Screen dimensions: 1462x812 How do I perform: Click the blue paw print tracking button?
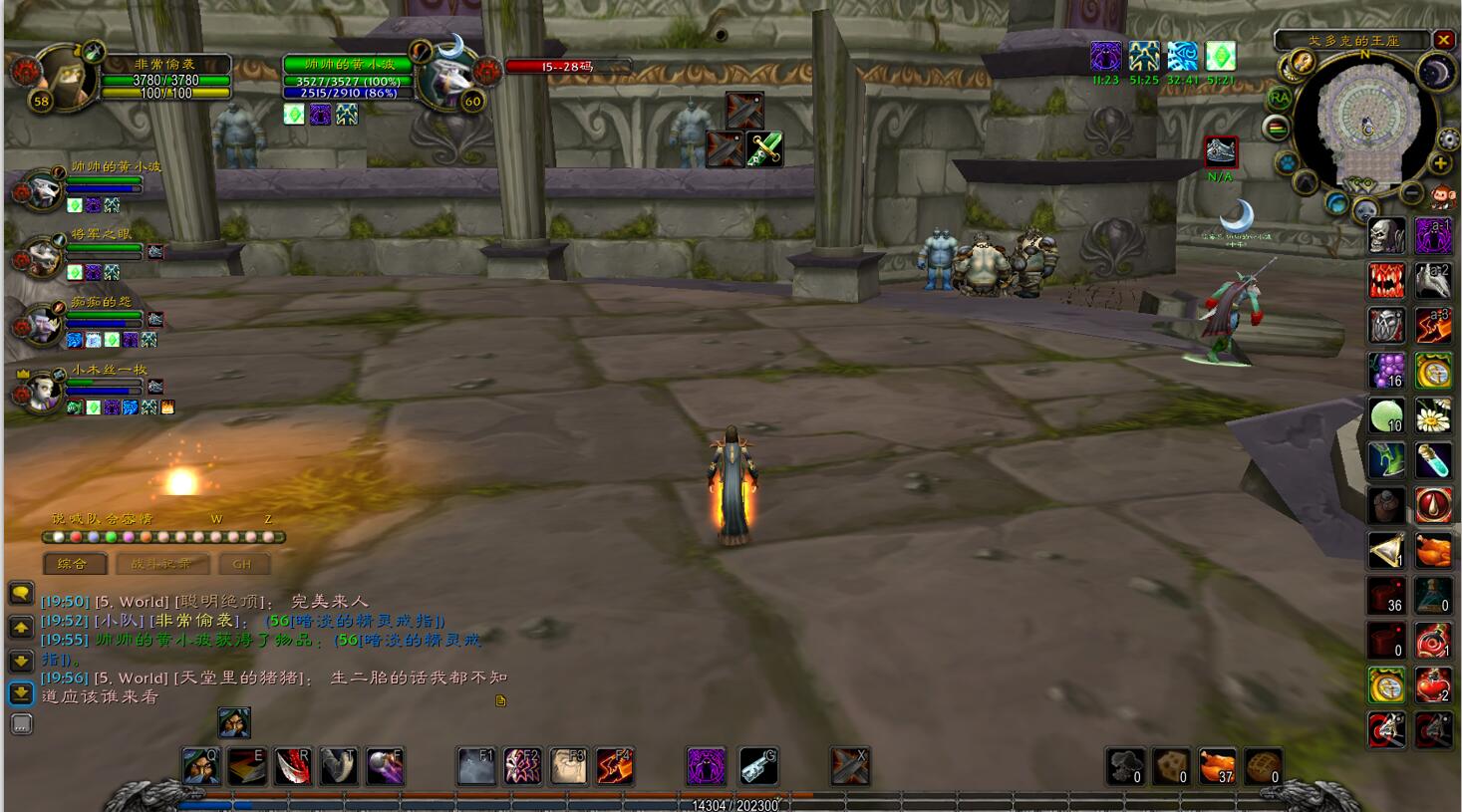pos(1287,162)
